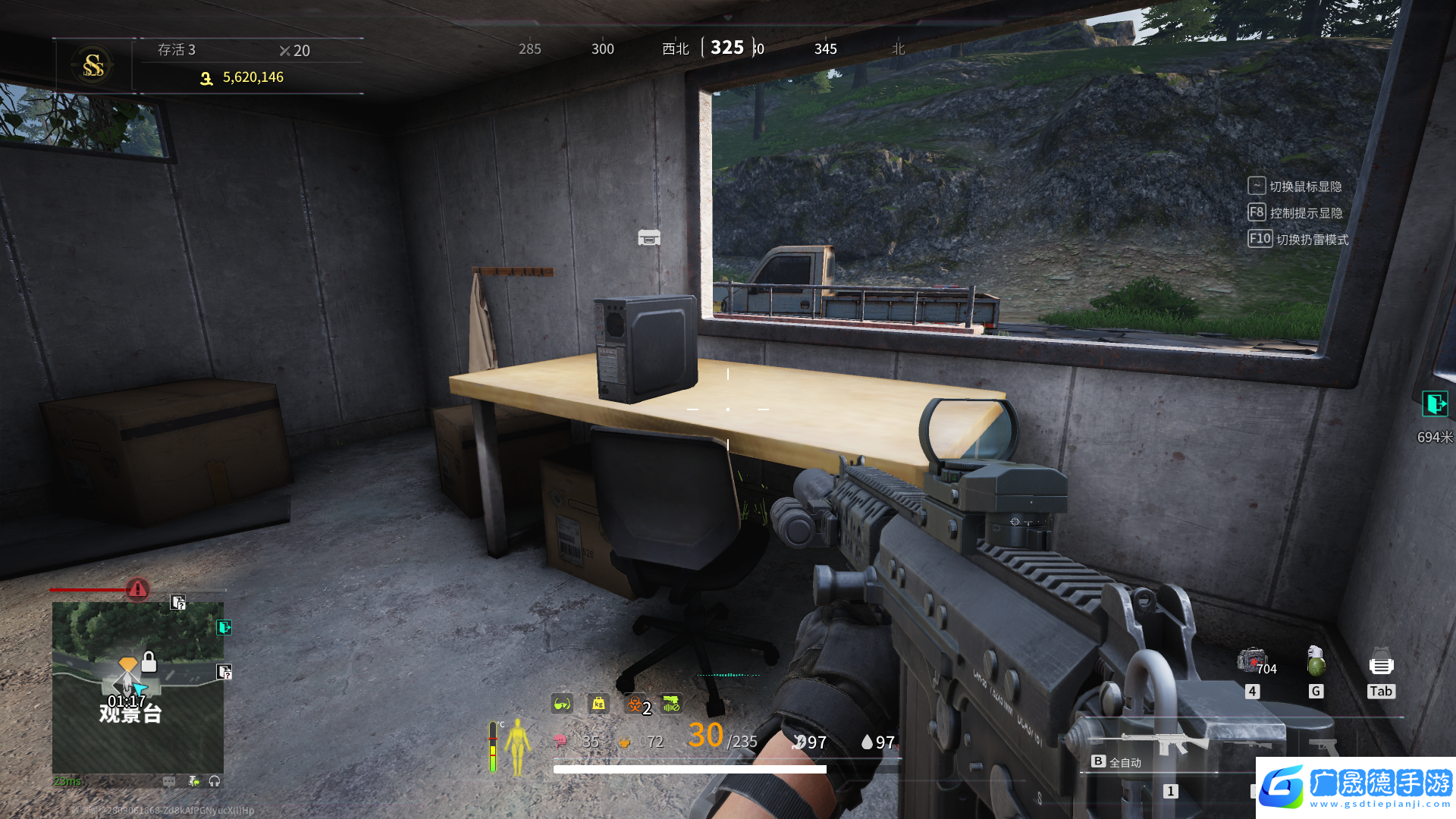Image resolution: width=1456 pixels, height=819 pixels.
Task: Click the yellow body health figure
Action: click(x=519, y=747)
